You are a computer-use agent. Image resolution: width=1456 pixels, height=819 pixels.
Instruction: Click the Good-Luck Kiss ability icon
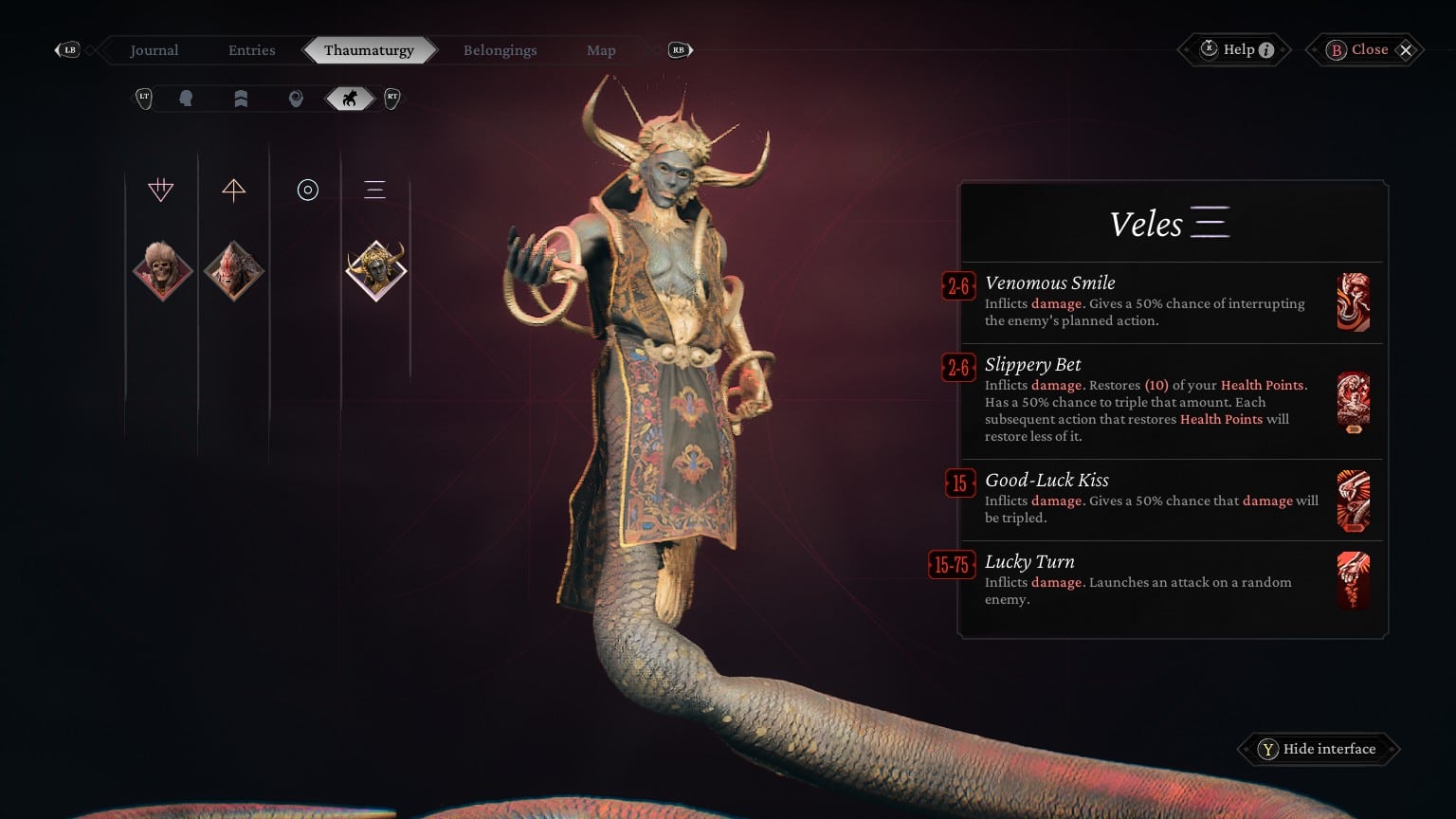click(1354, 500)
